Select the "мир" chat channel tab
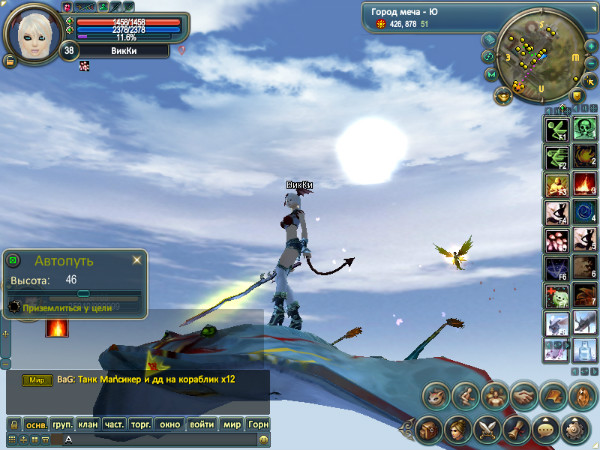The height and width of the screenshot is (450, 600). pos(231,425)
